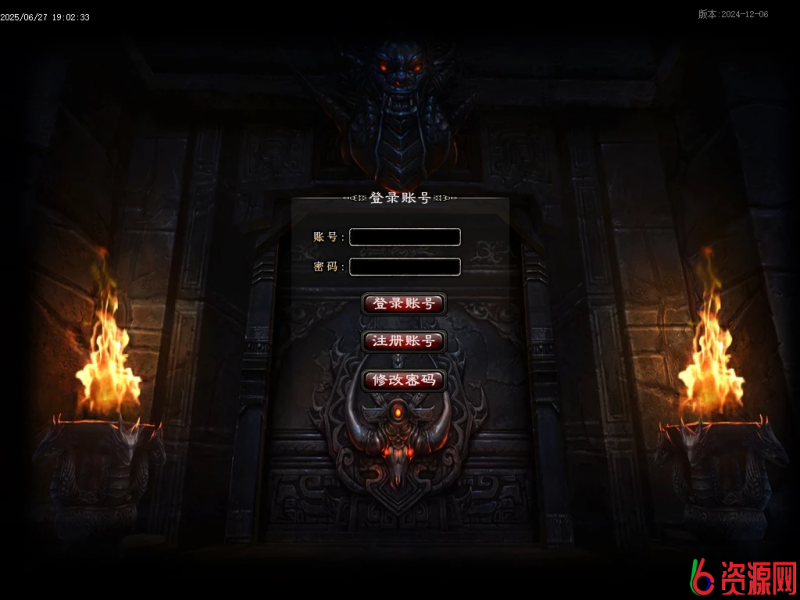Open 注册账号 account registration
Image resolution: width=800 pixels, height=600 pixels.
[403, 341]
